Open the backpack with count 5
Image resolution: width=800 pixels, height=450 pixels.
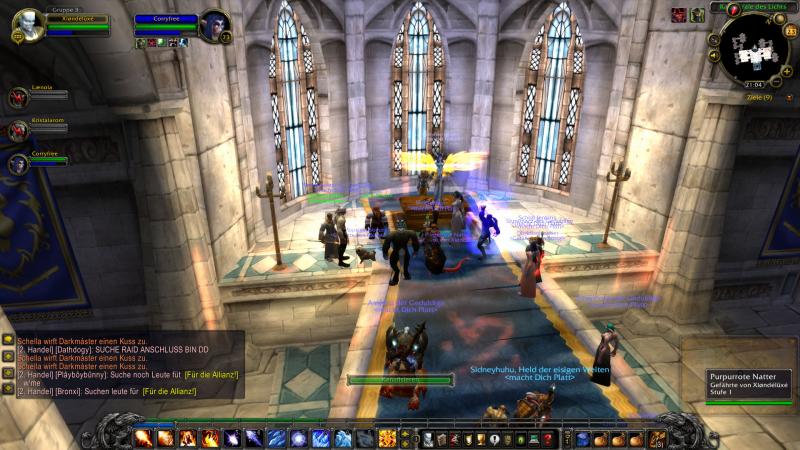point(656,439)
